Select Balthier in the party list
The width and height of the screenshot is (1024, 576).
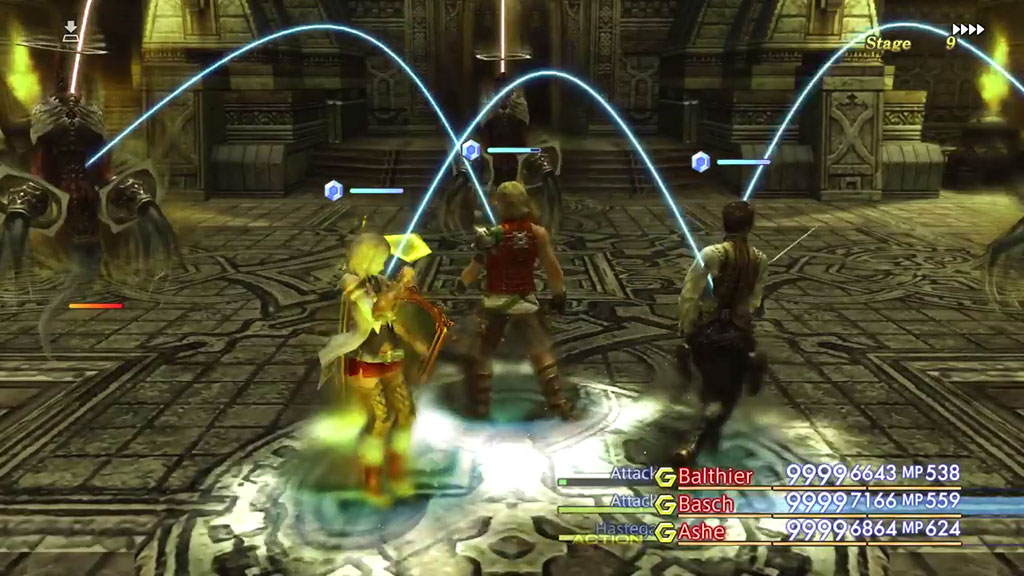coord(715,475)
